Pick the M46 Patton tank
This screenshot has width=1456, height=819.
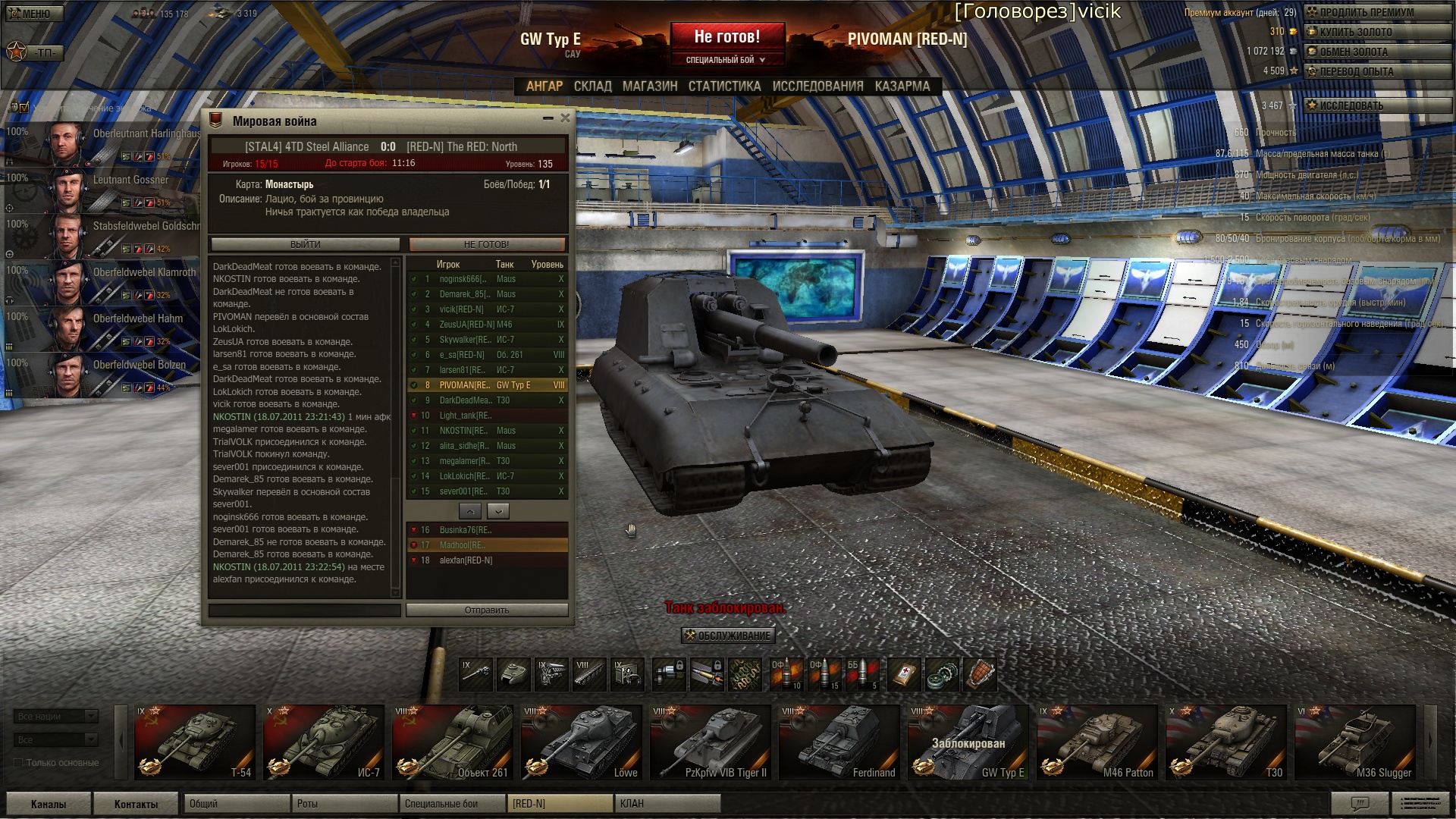1097,742
